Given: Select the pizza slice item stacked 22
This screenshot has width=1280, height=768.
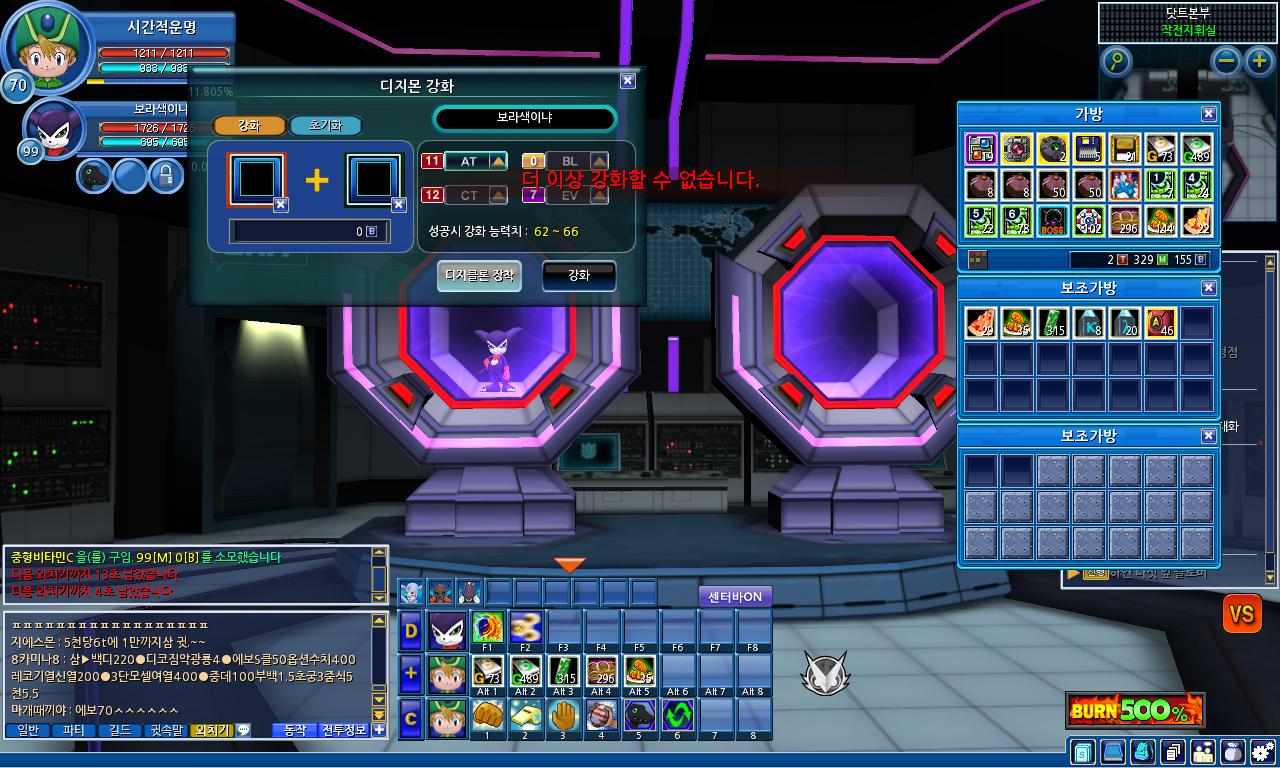Looking at the screenshot, I should (1197, 221).
